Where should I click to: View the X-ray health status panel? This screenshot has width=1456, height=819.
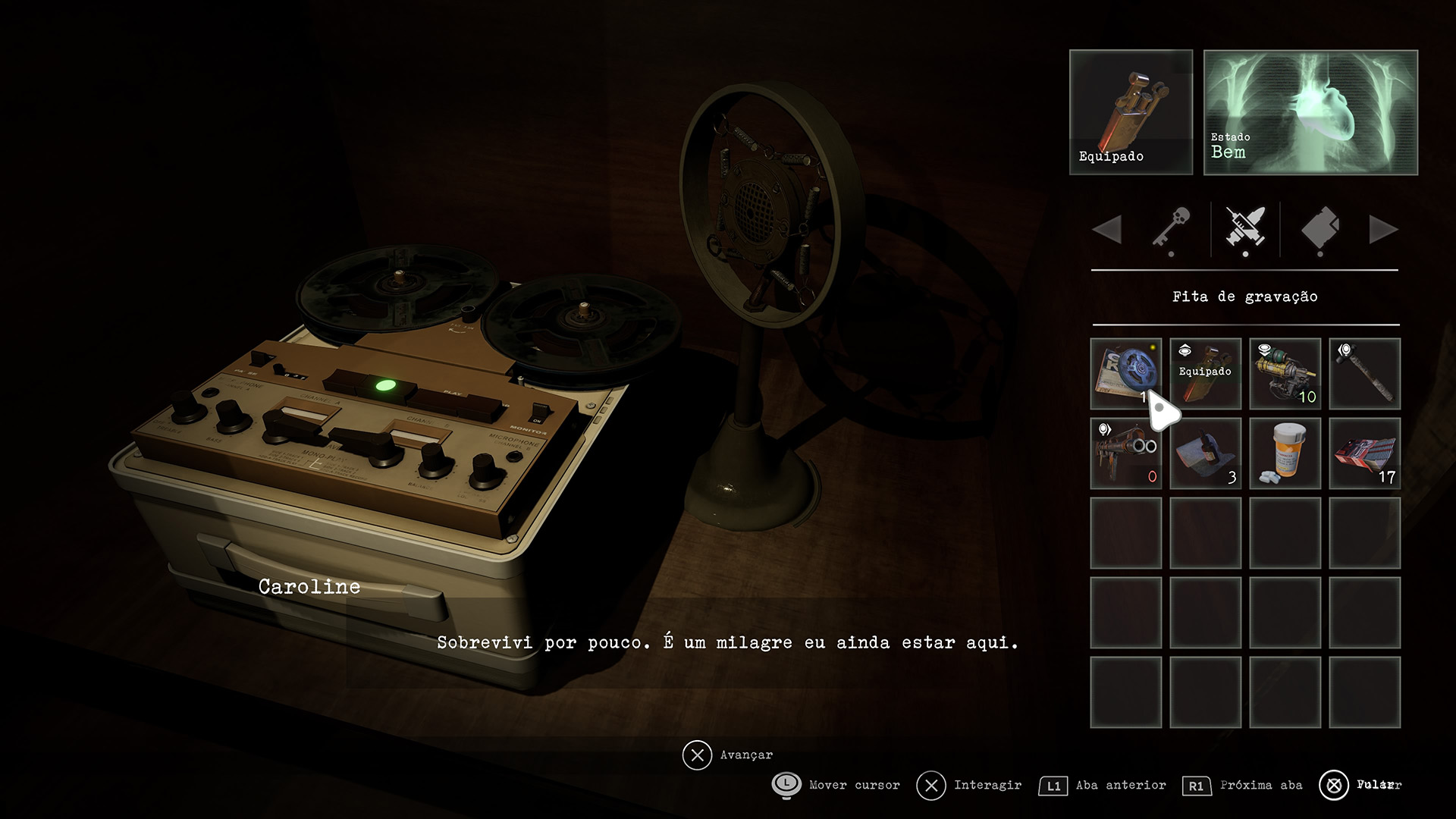click(1310, 112)
